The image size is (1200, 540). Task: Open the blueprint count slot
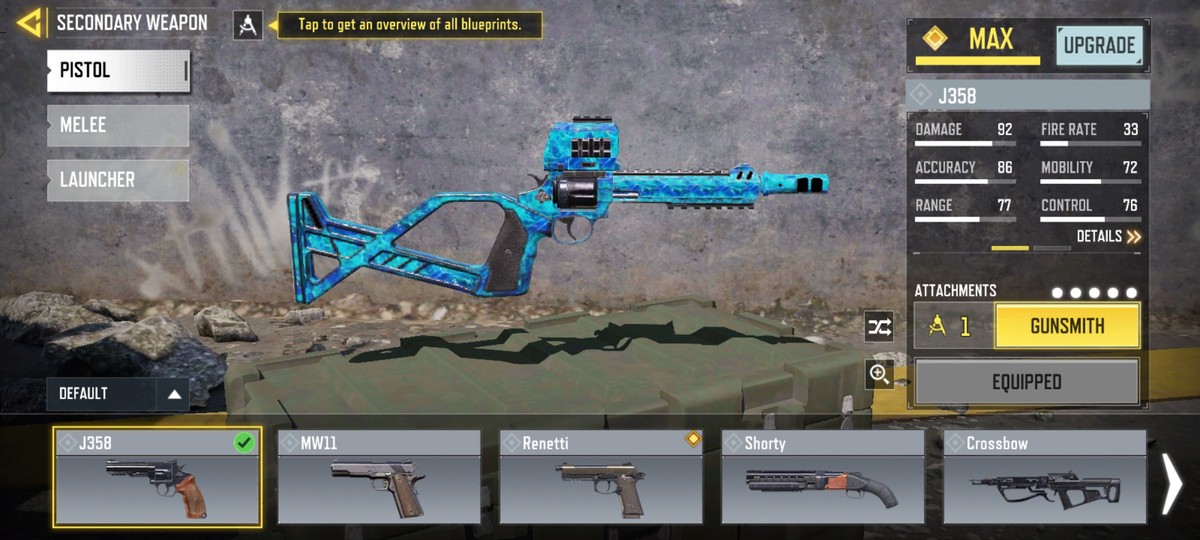[x=953, y=326]
